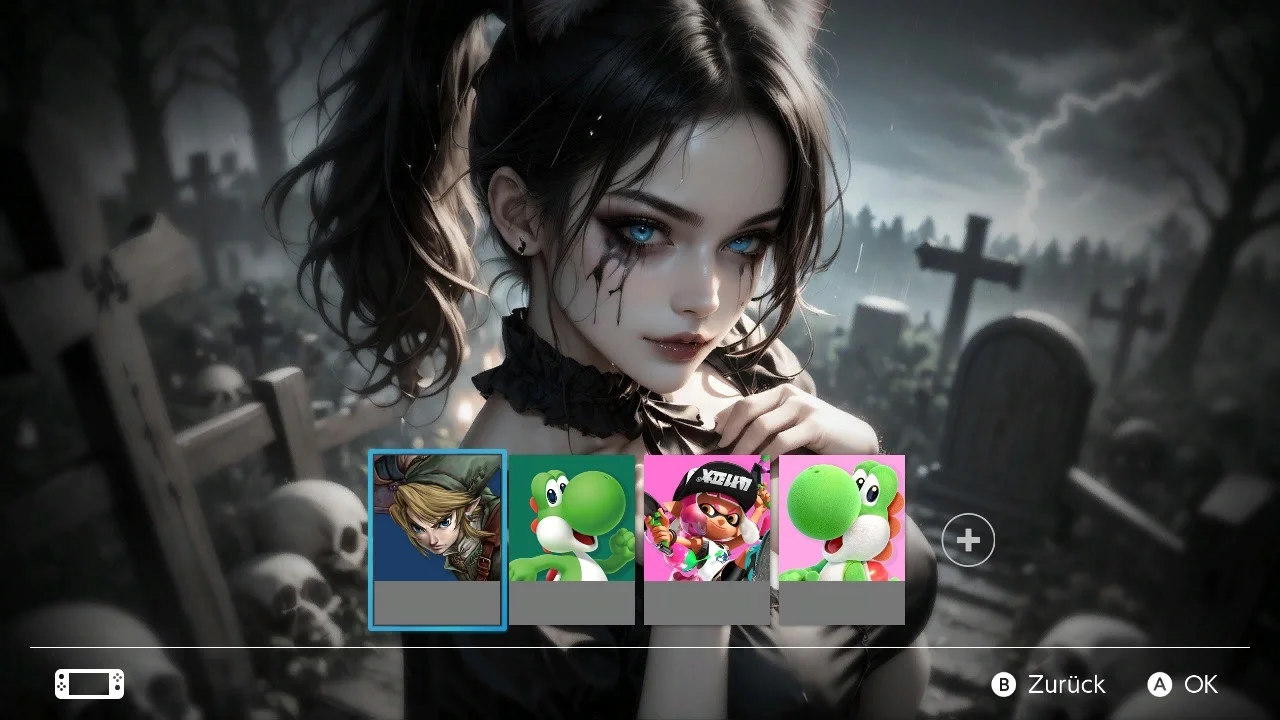Open the controller pairing icon bottom-left

point(88,684)
